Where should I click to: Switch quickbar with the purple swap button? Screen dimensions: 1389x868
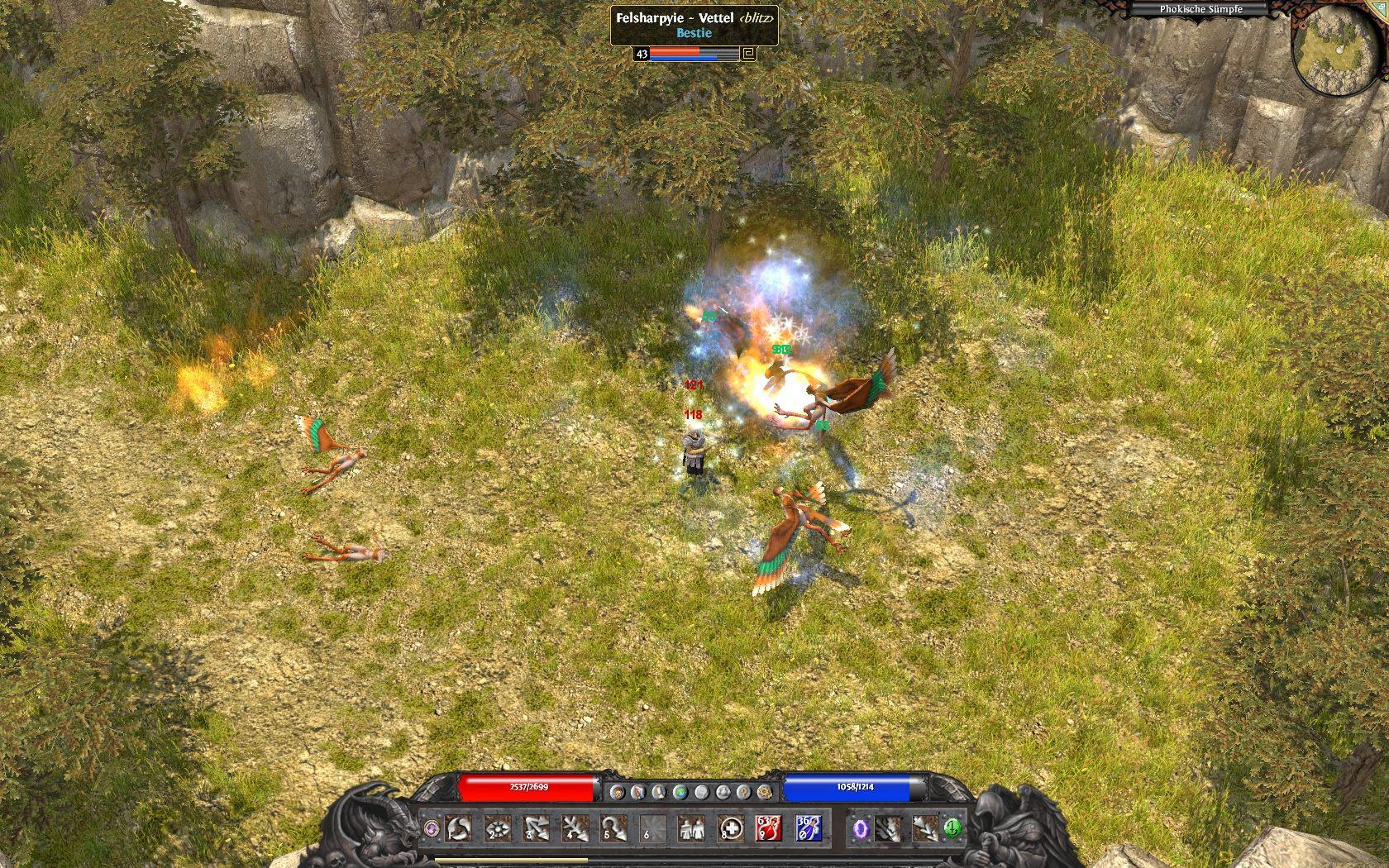pyautogui.click(x=431, y=827)
